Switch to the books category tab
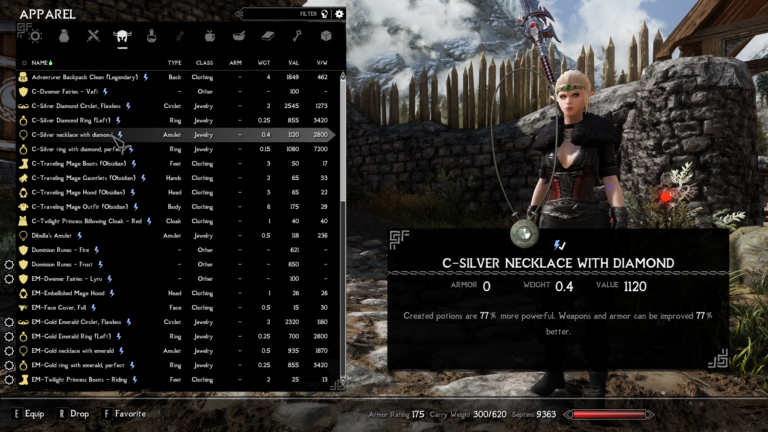 (x=267, y=36)
